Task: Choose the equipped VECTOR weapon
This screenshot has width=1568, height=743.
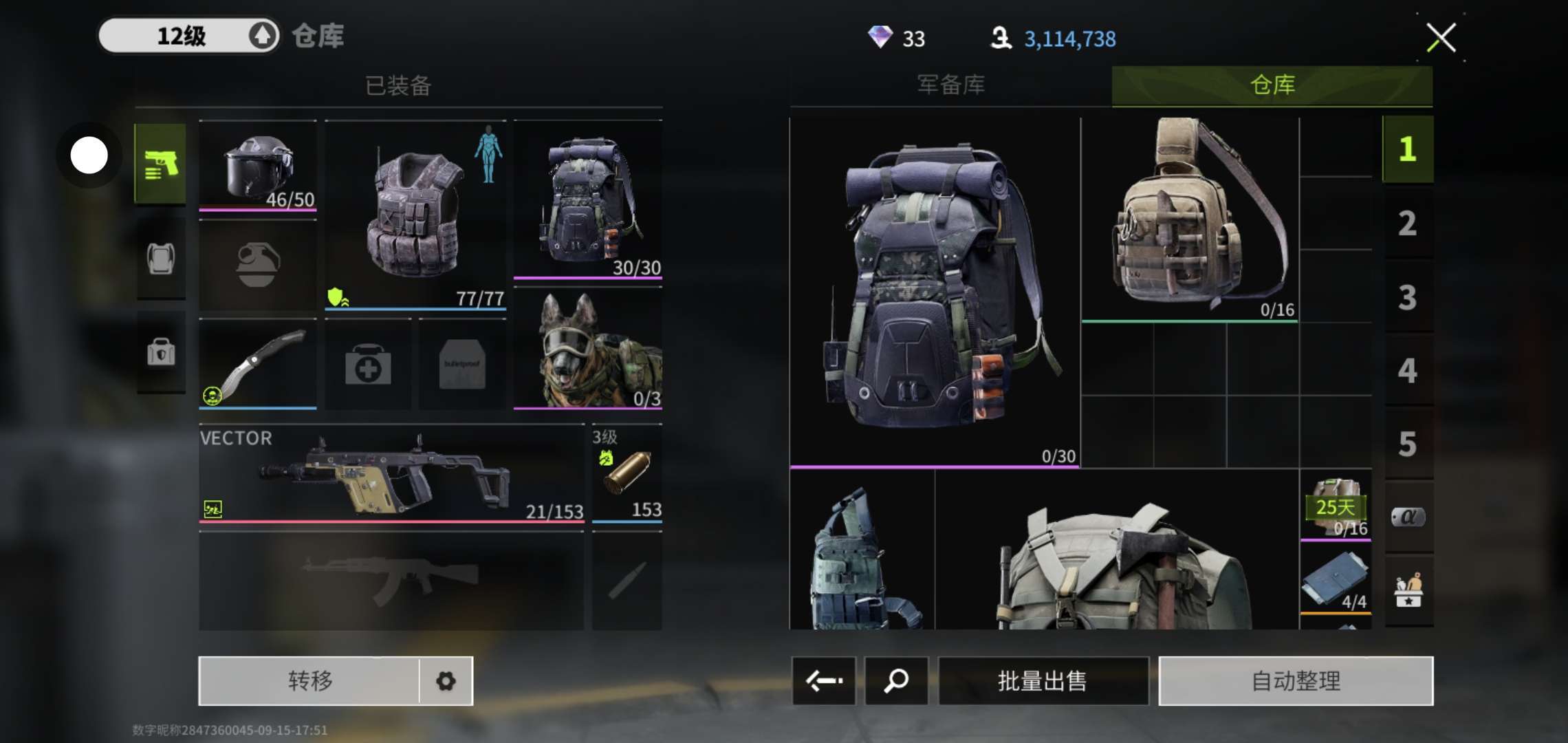Action: click(391, 475)
